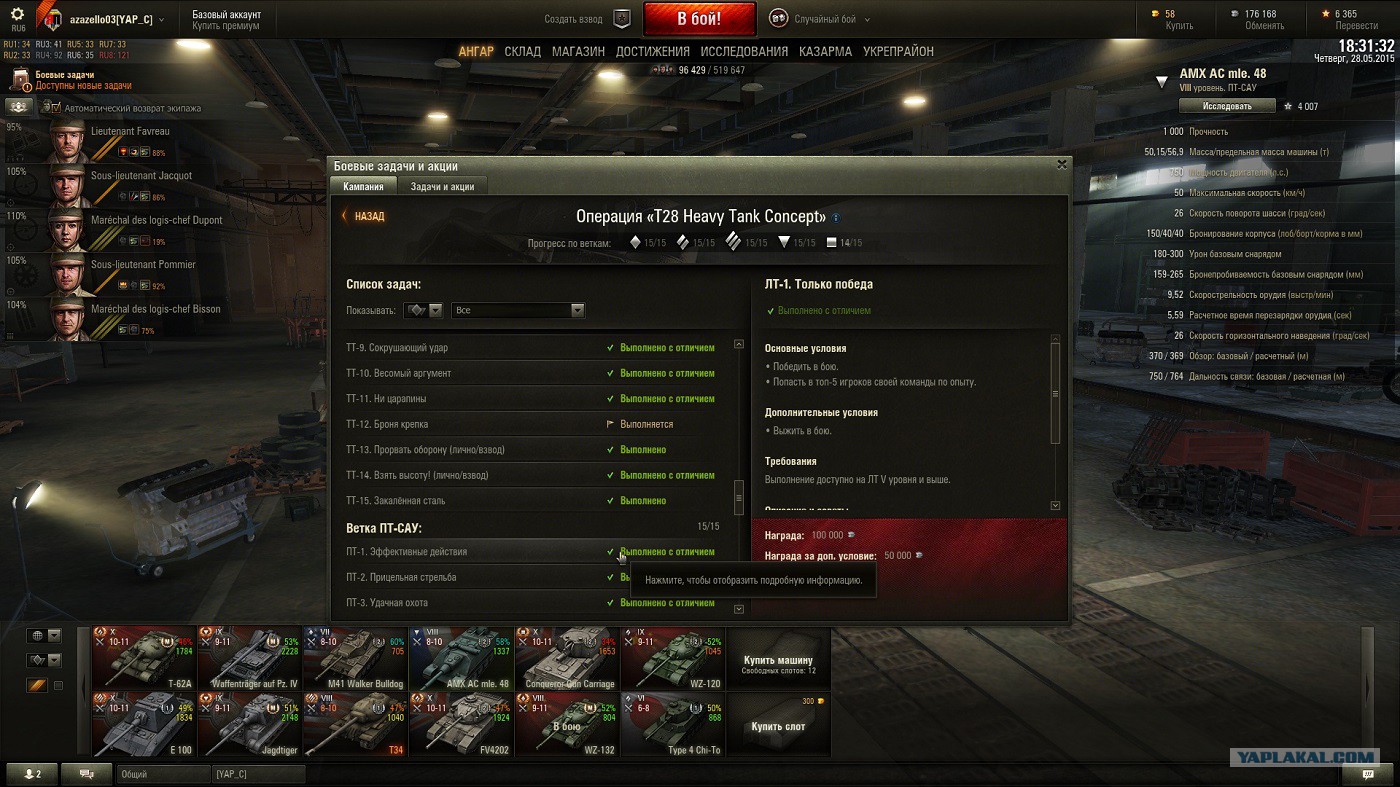Viewport: 1400px width, 787px height.
Task: Switch to the Исследования section
Action: (744, 51)
